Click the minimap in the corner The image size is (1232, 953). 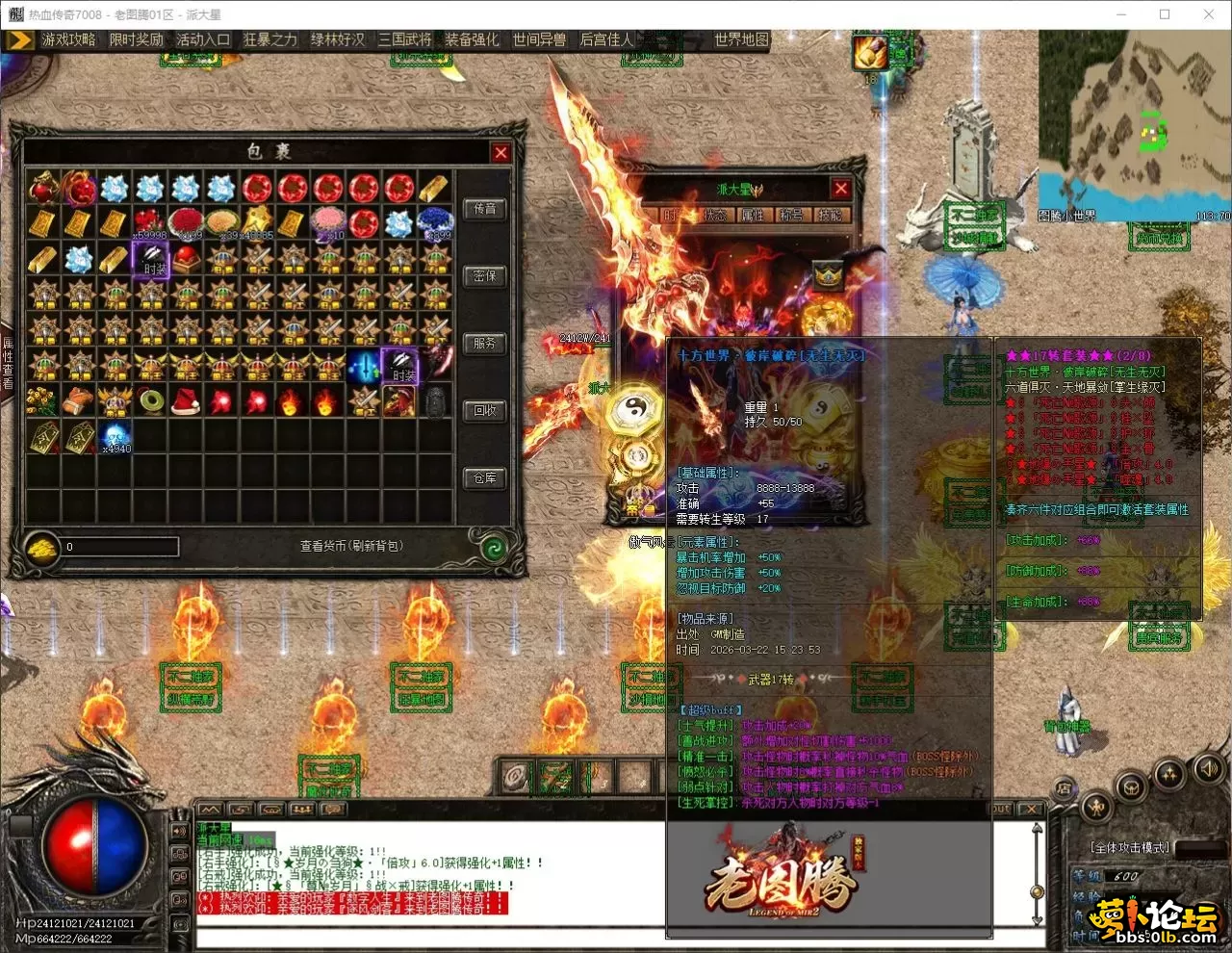pos(1134,123)
